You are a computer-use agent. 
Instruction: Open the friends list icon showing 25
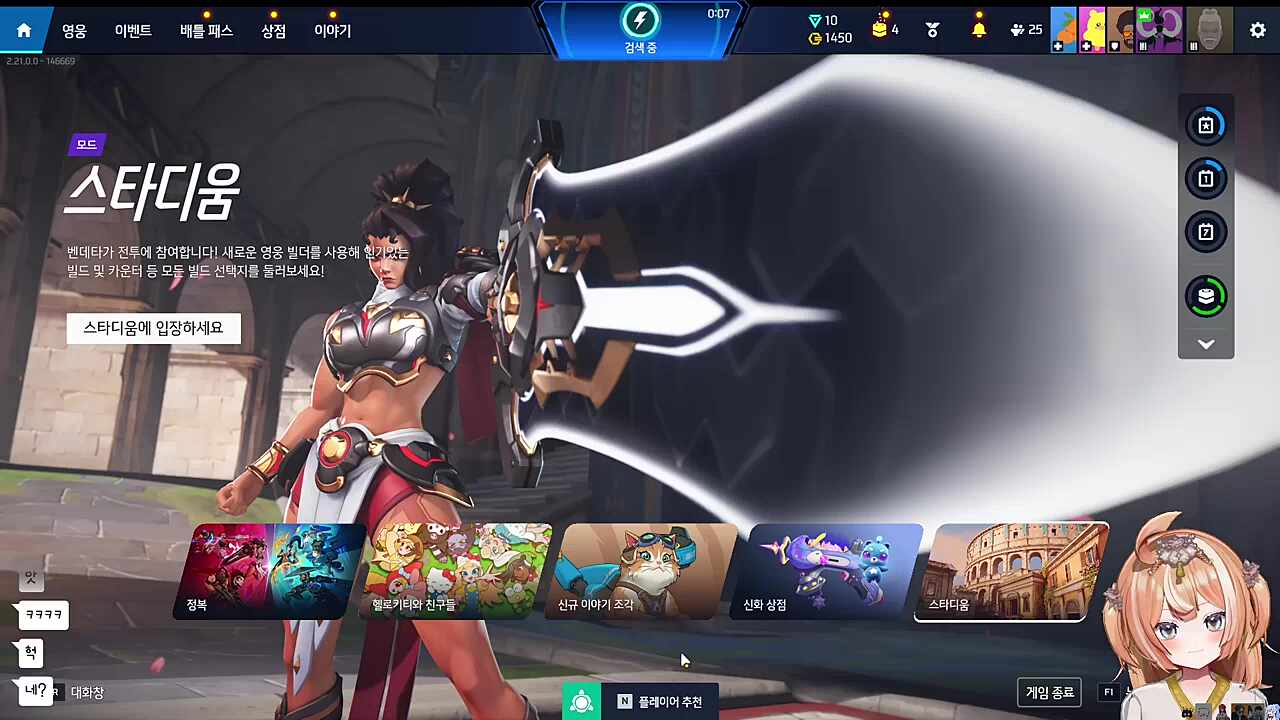click(1021, 29)
